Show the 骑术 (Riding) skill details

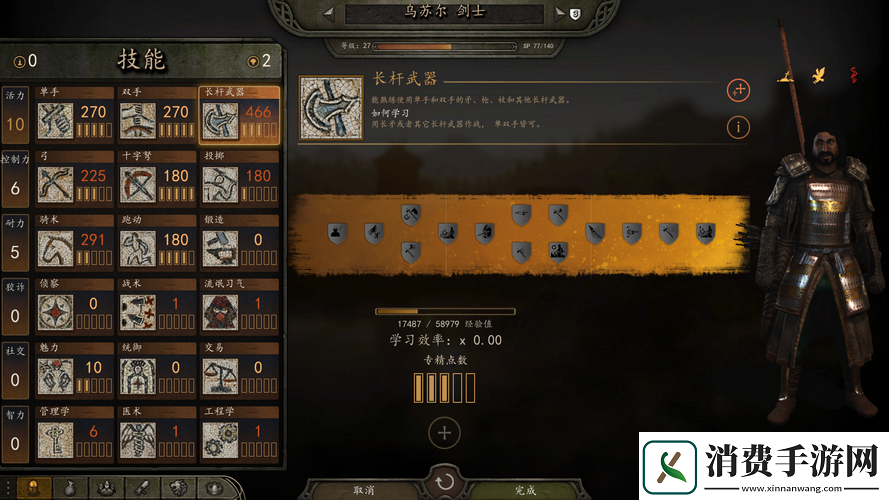pyautogui.click(x=56, y=249)
